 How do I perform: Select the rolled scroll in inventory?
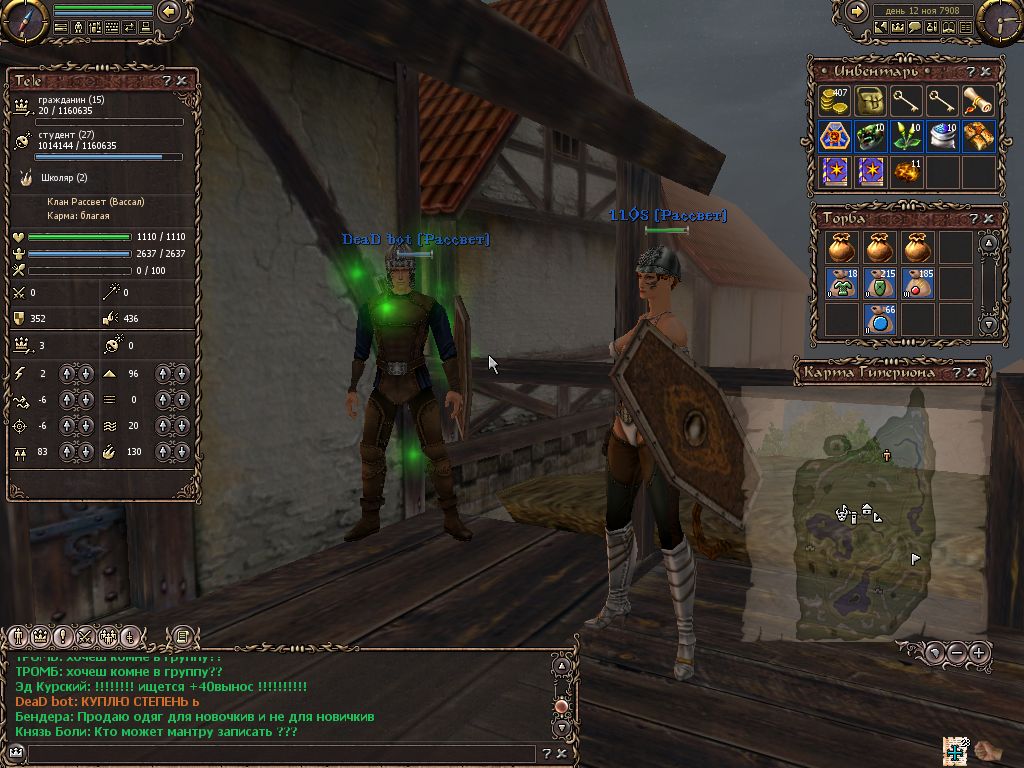[978, 100]
